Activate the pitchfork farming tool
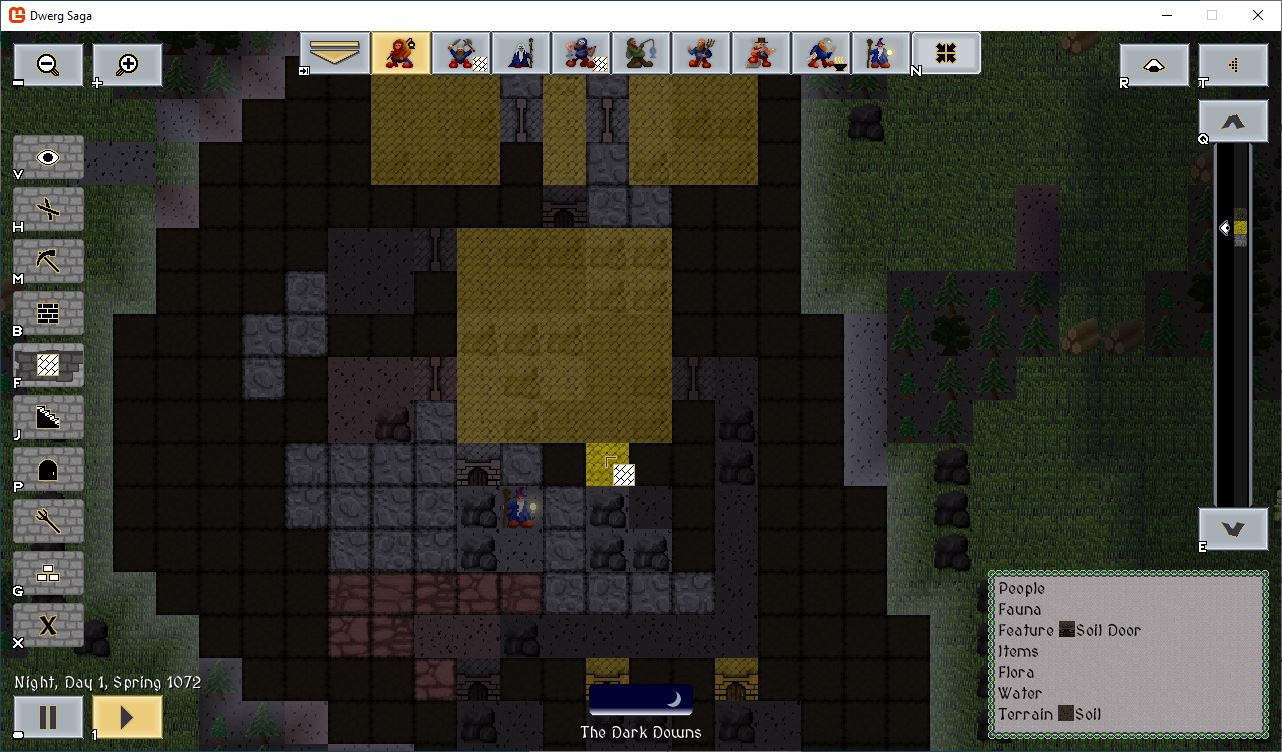Viewport: 1282px width, 752px height. (x=48, y=521)
